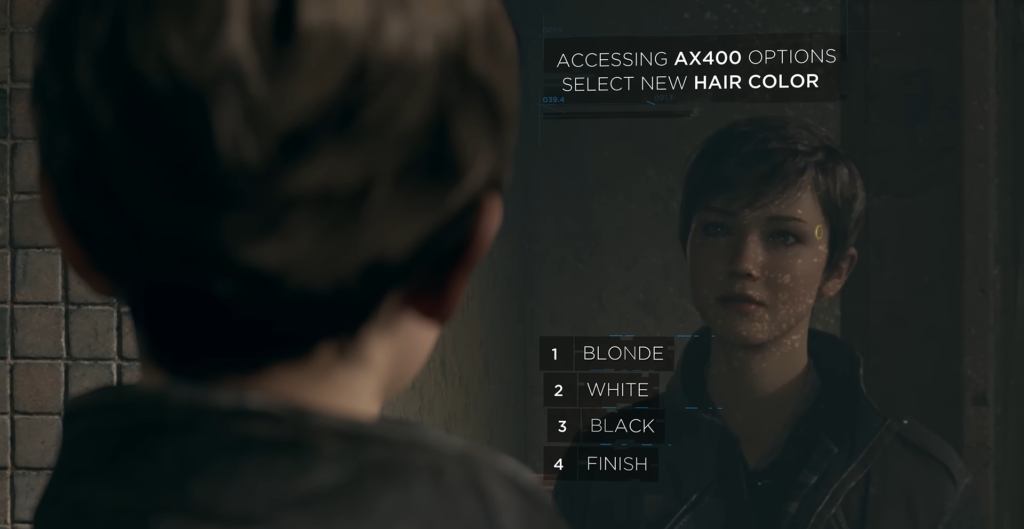Click FINISH to confirm the hair selection
Image resolution: width=1024 pixels, height=529 pixels.
(616, 464)
